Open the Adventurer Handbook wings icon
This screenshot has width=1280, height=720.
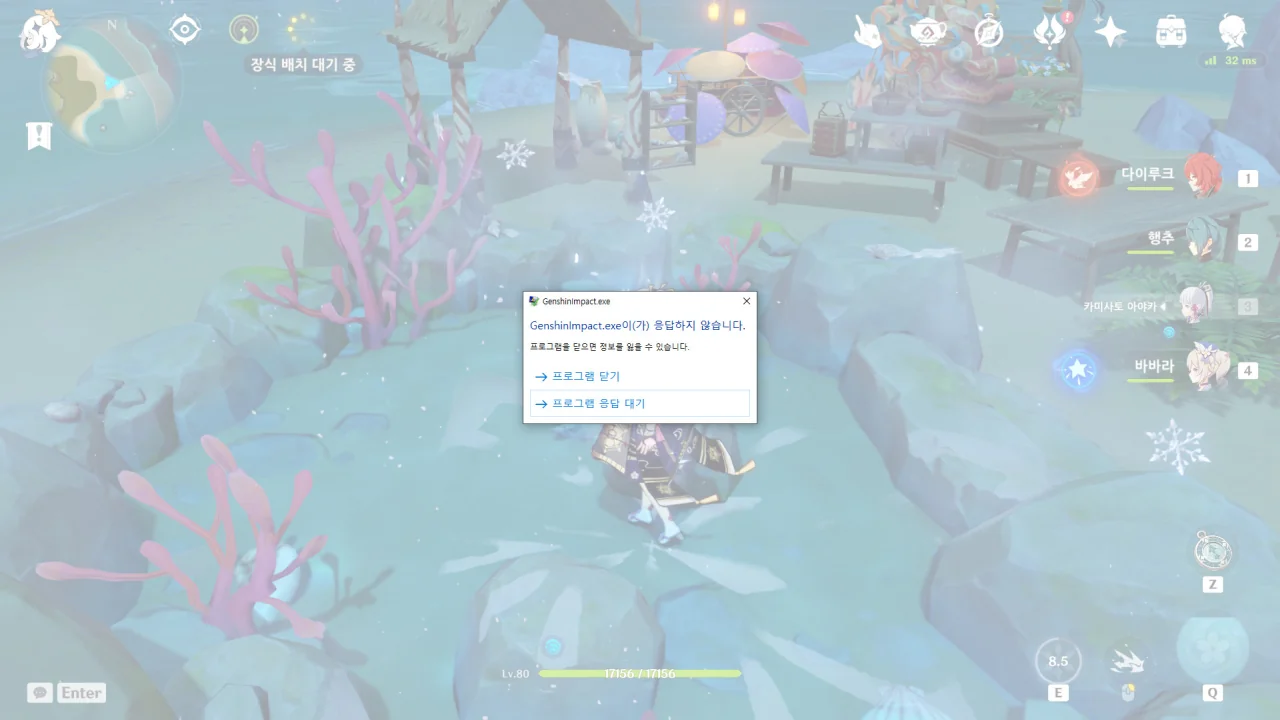click(1047, 31)
